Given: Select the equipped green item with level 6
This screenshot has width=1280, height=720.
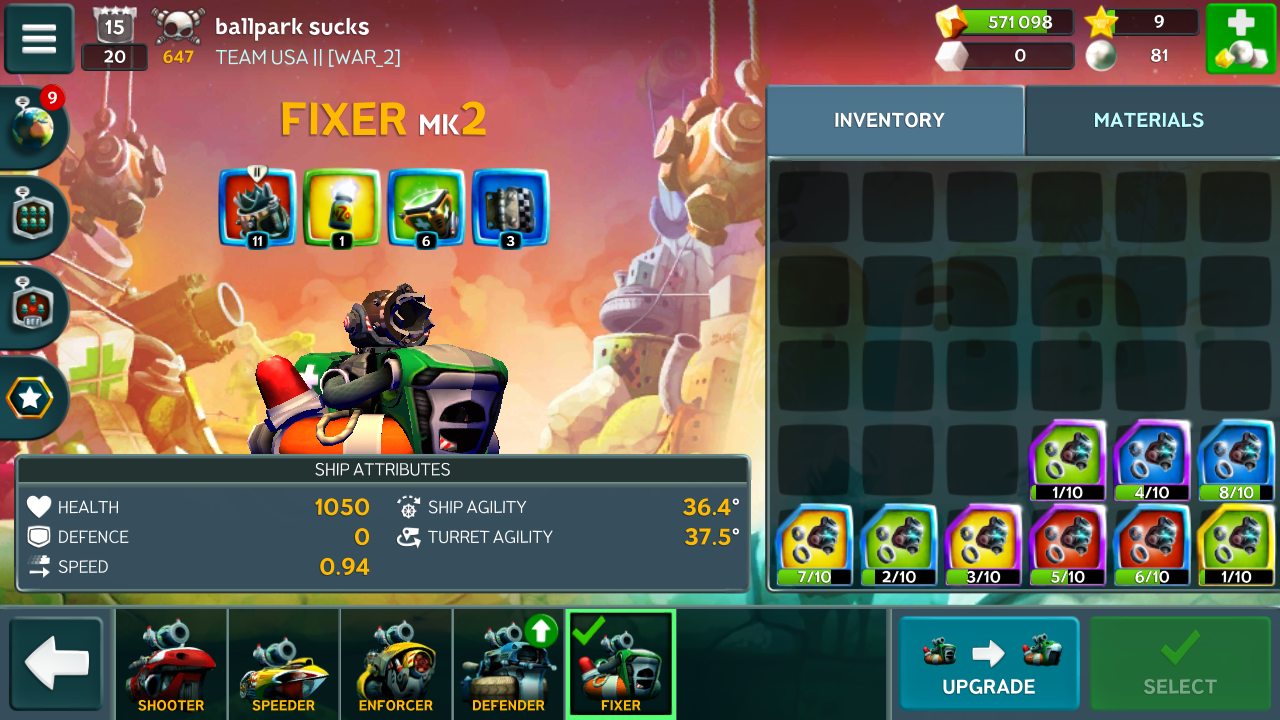Looking at the screenshot, I should click(x=426, y=207).
